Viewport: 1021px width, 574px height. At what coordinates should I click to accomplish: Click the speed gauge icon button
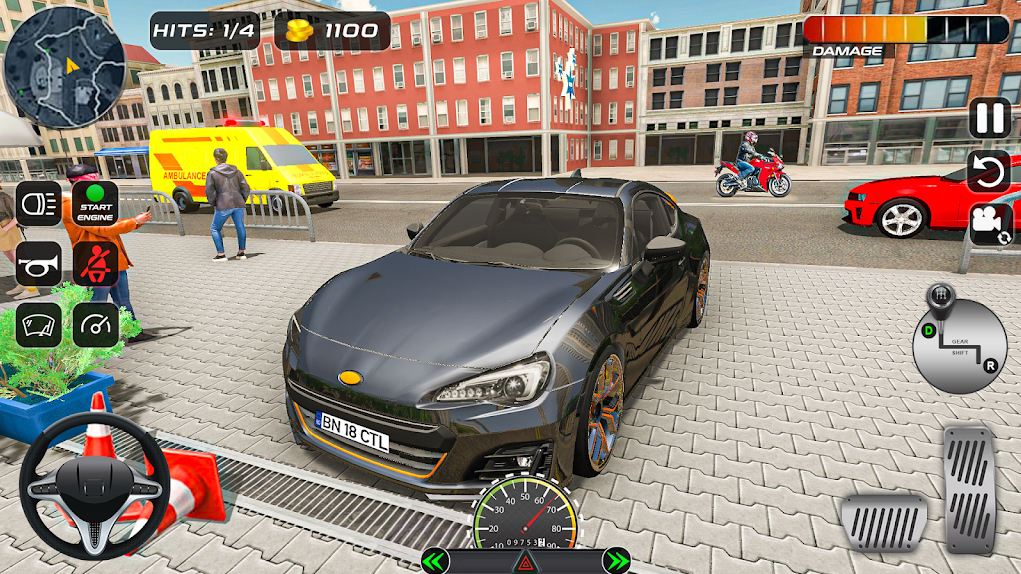[x=95, y=324]
